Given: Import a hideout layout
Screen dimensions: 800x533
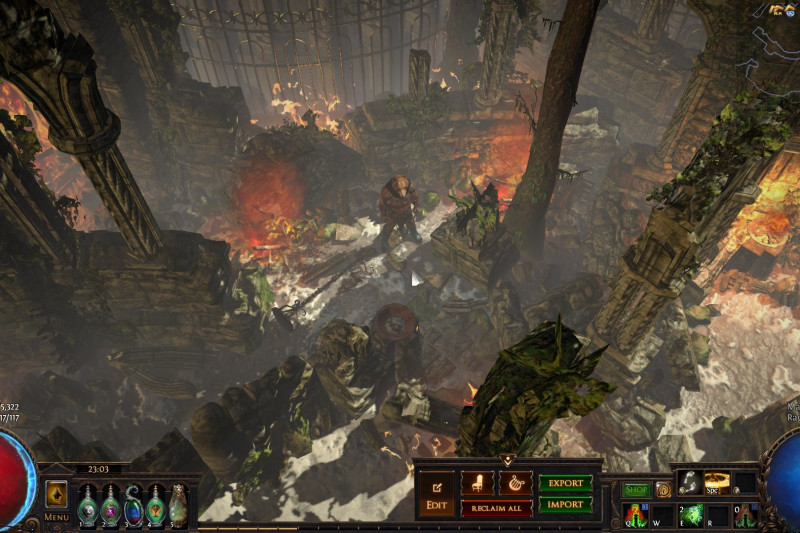Looking at the screenshot, I should tap(565, 505).
